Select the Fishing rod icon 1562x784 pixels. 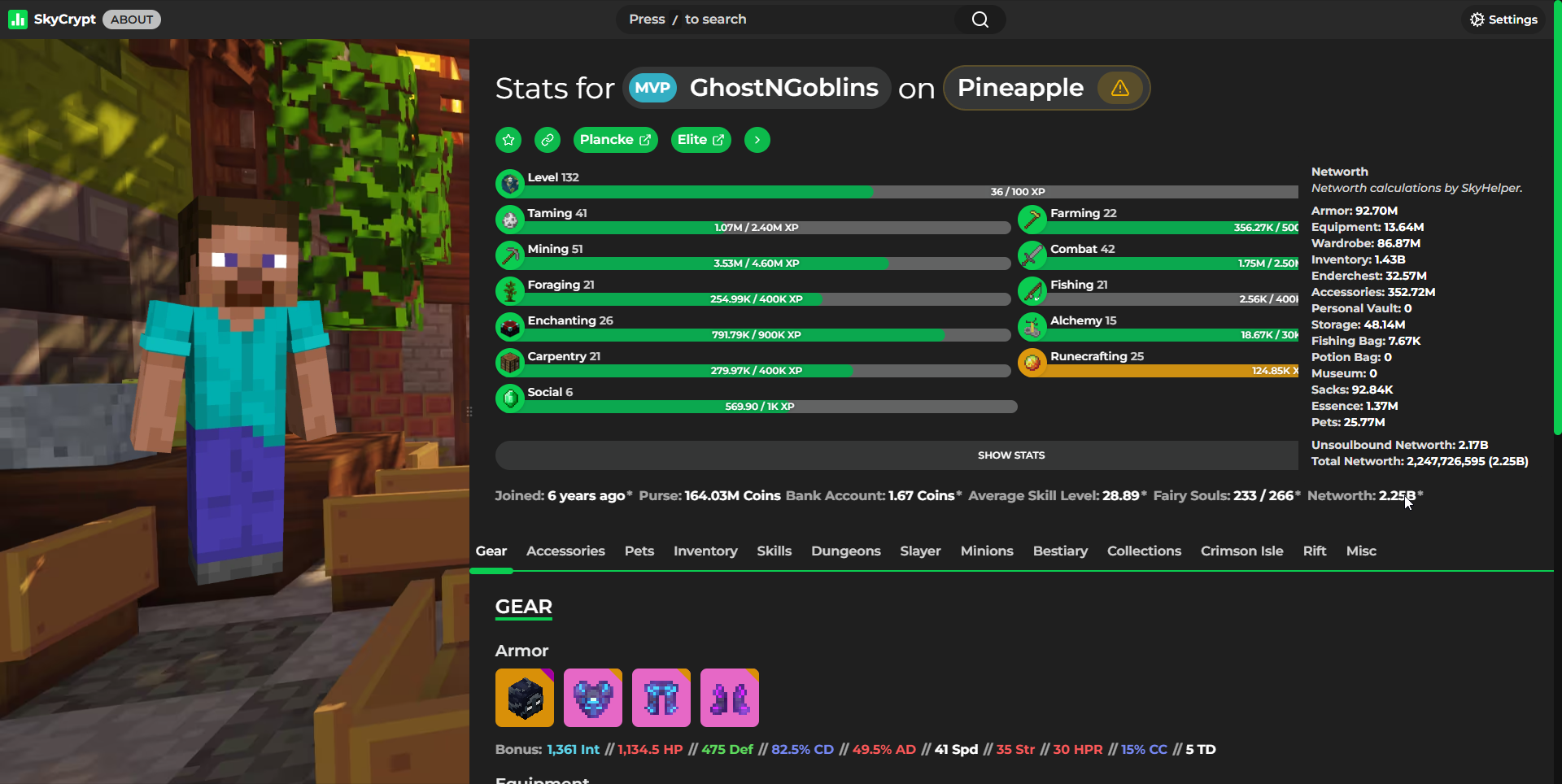point(1032,291)
